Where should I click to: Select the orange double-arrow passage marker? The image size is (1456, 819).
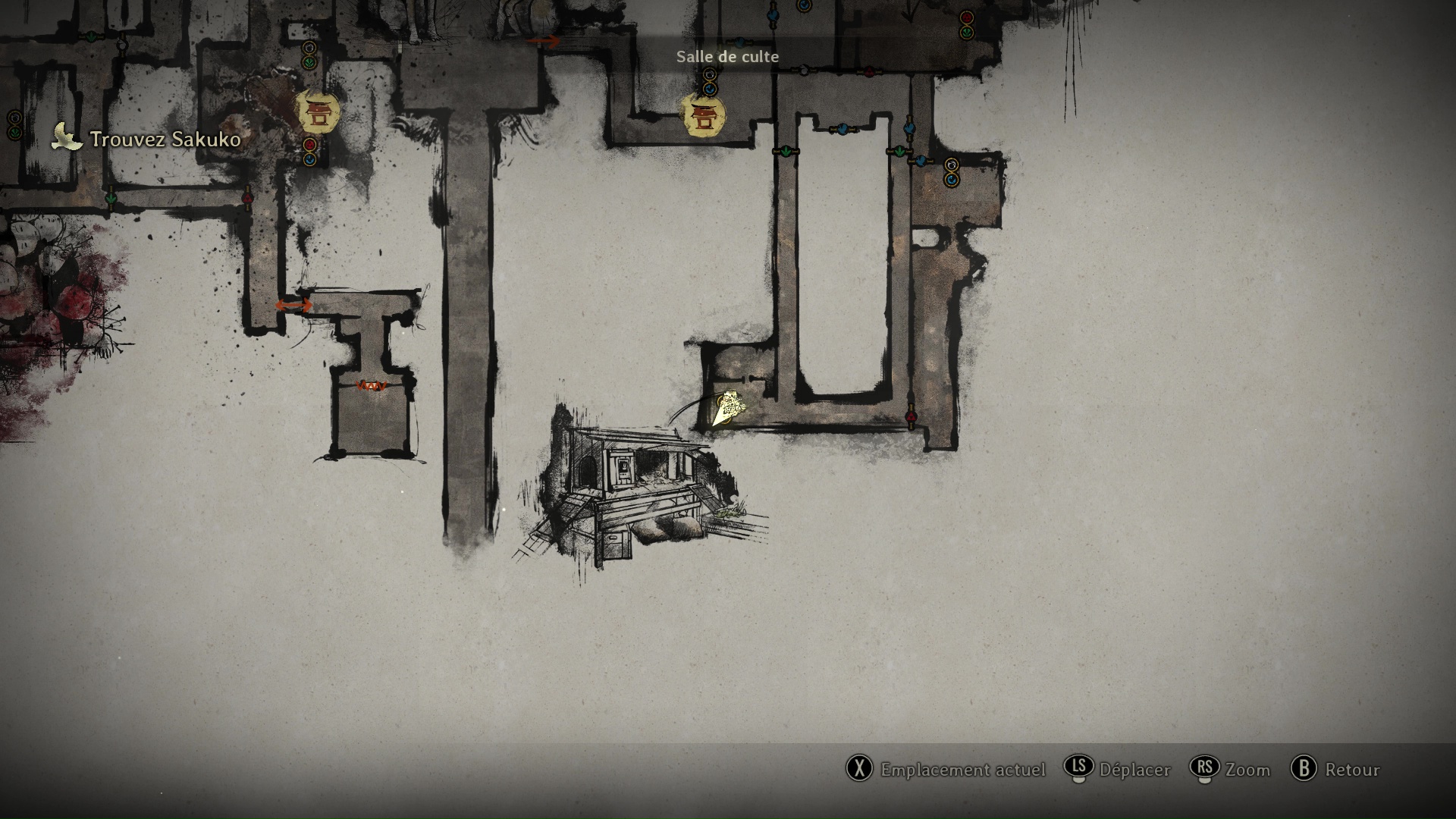coord(293,305)
